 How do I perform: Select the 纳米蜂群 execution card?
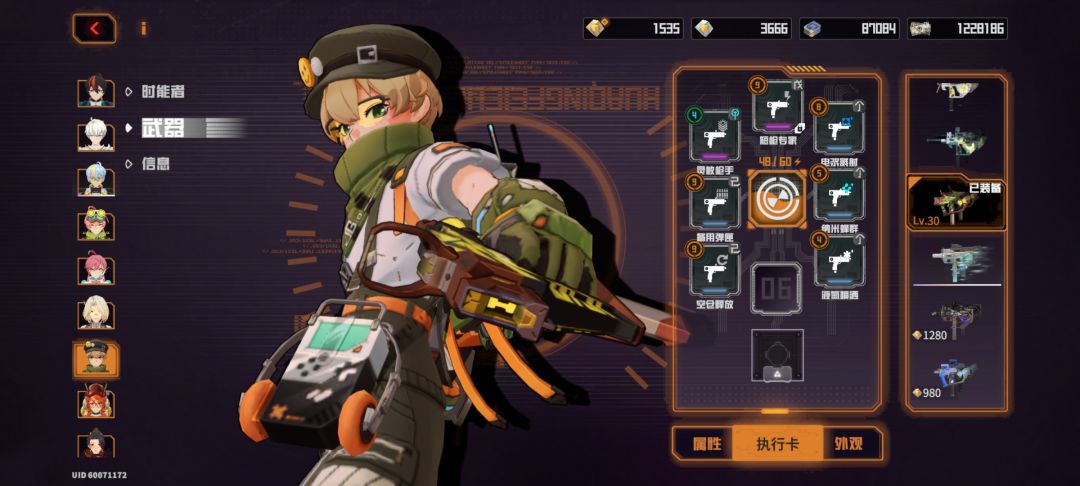click(838, 197)
